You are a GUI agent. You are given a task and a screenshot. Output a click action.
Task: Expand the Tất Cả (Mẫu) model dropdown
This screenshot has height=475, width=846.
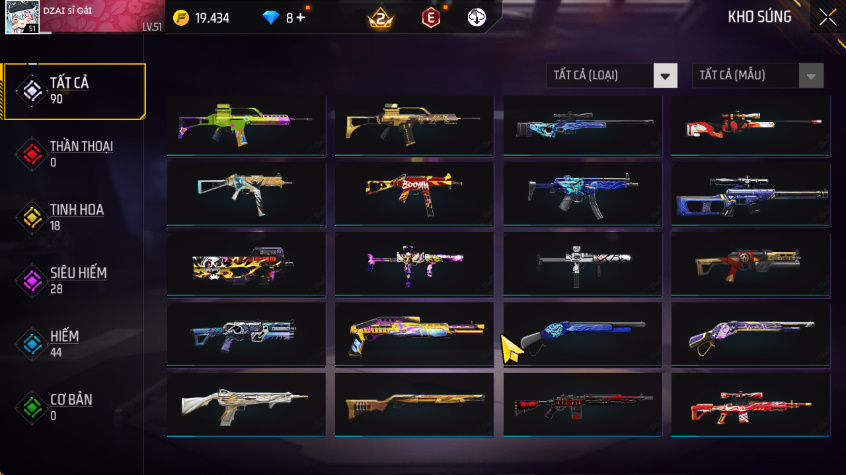point(757,76)
